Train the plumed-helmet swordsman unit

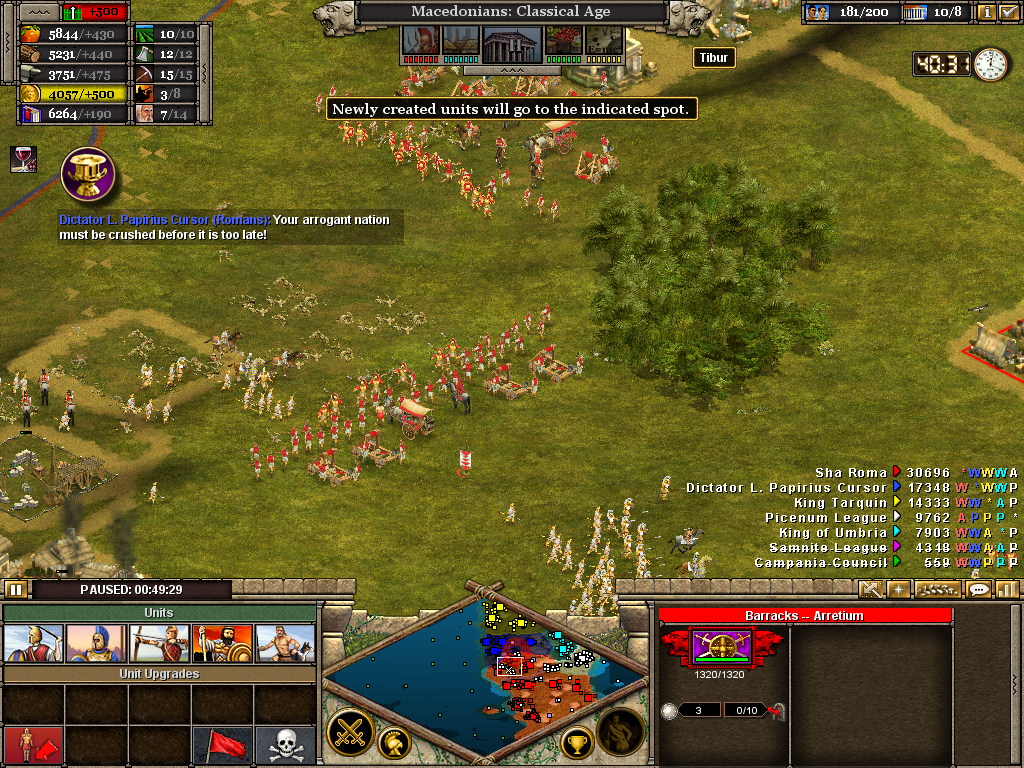point(33,644)
